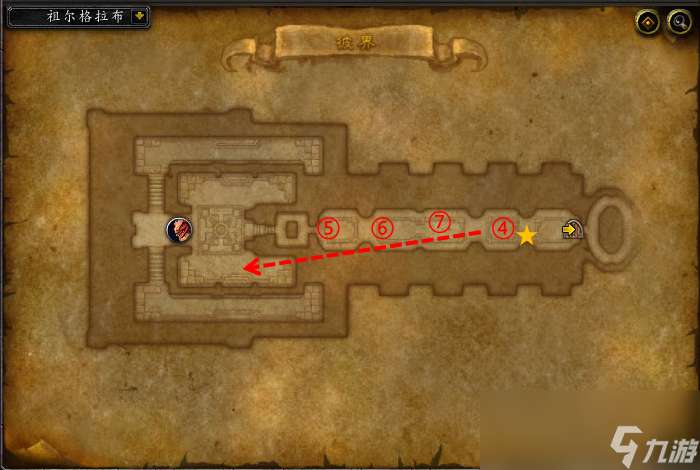Open the 祖尔格拉布 zone dropdown
Screen dimensions: 700x470
138,17
